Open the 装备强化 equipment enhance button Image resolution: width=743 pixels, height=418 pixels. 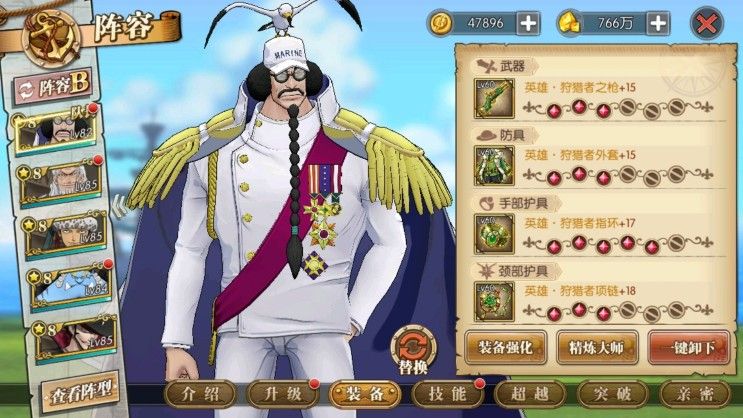click(x=505, y=346)
